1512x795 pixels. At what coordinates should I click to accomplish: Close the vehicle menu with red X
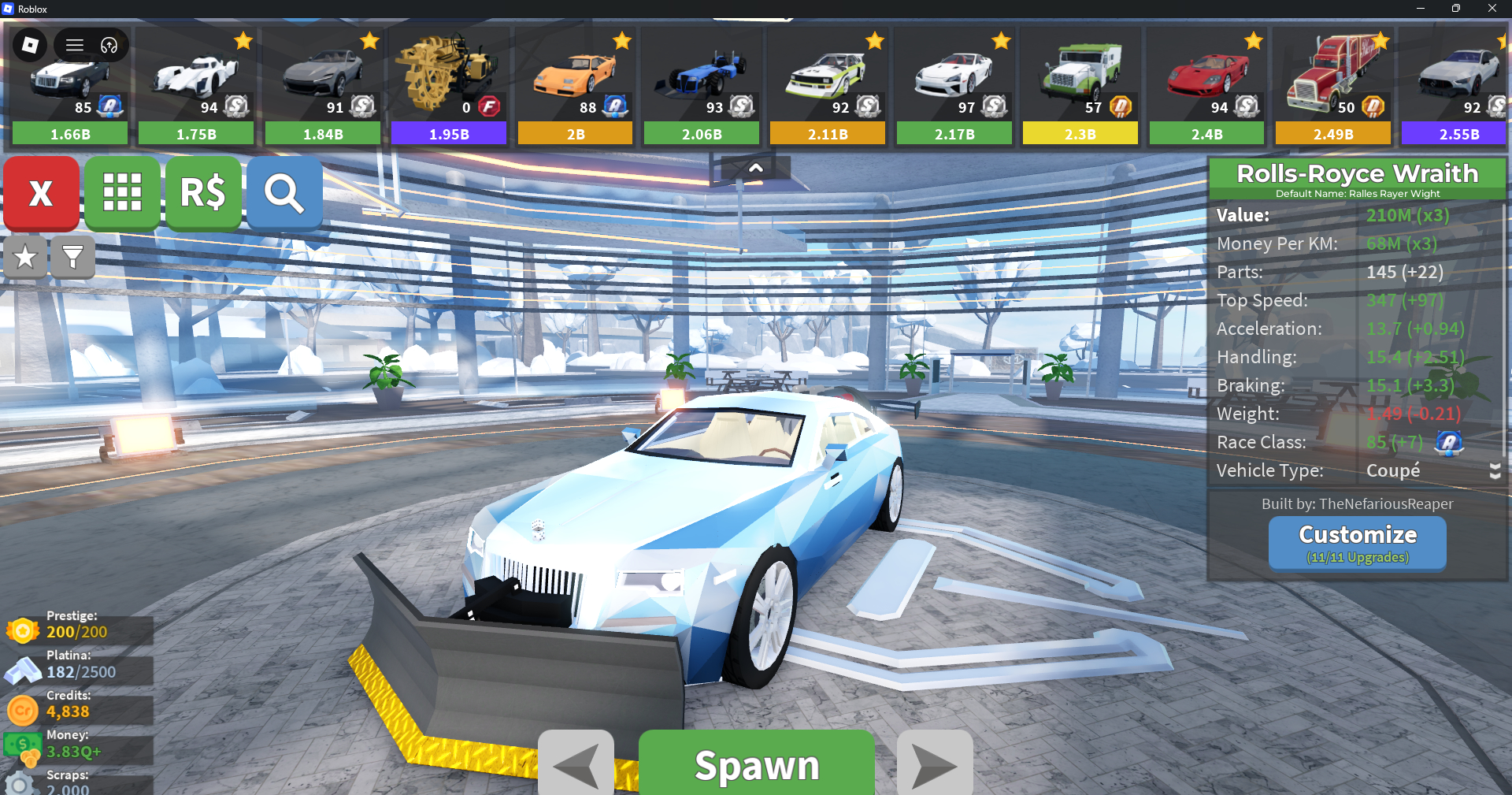[41, 193]
